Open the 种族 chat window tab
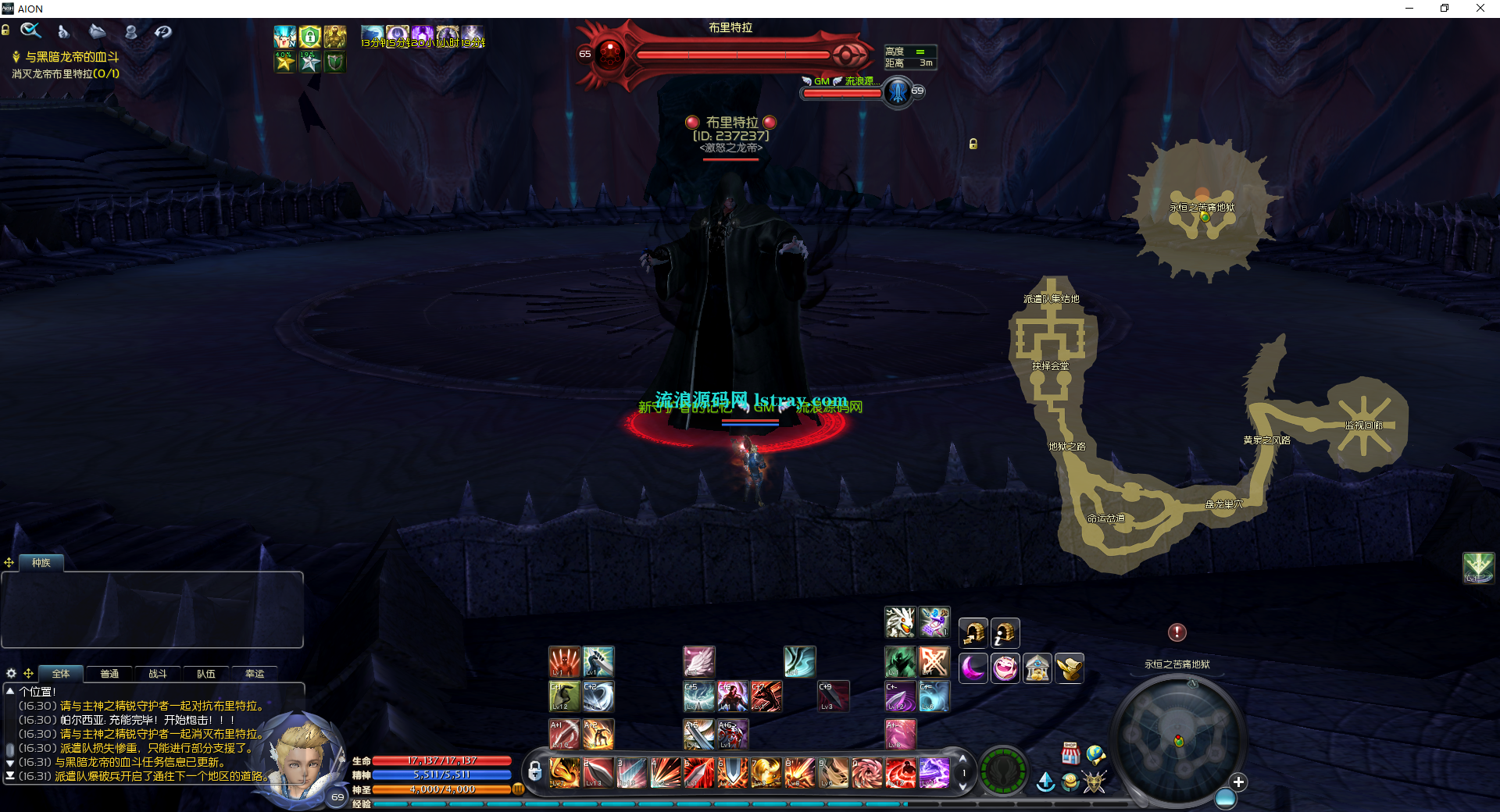Viewport: 1500px width, 812px height. tap(41, 563)
